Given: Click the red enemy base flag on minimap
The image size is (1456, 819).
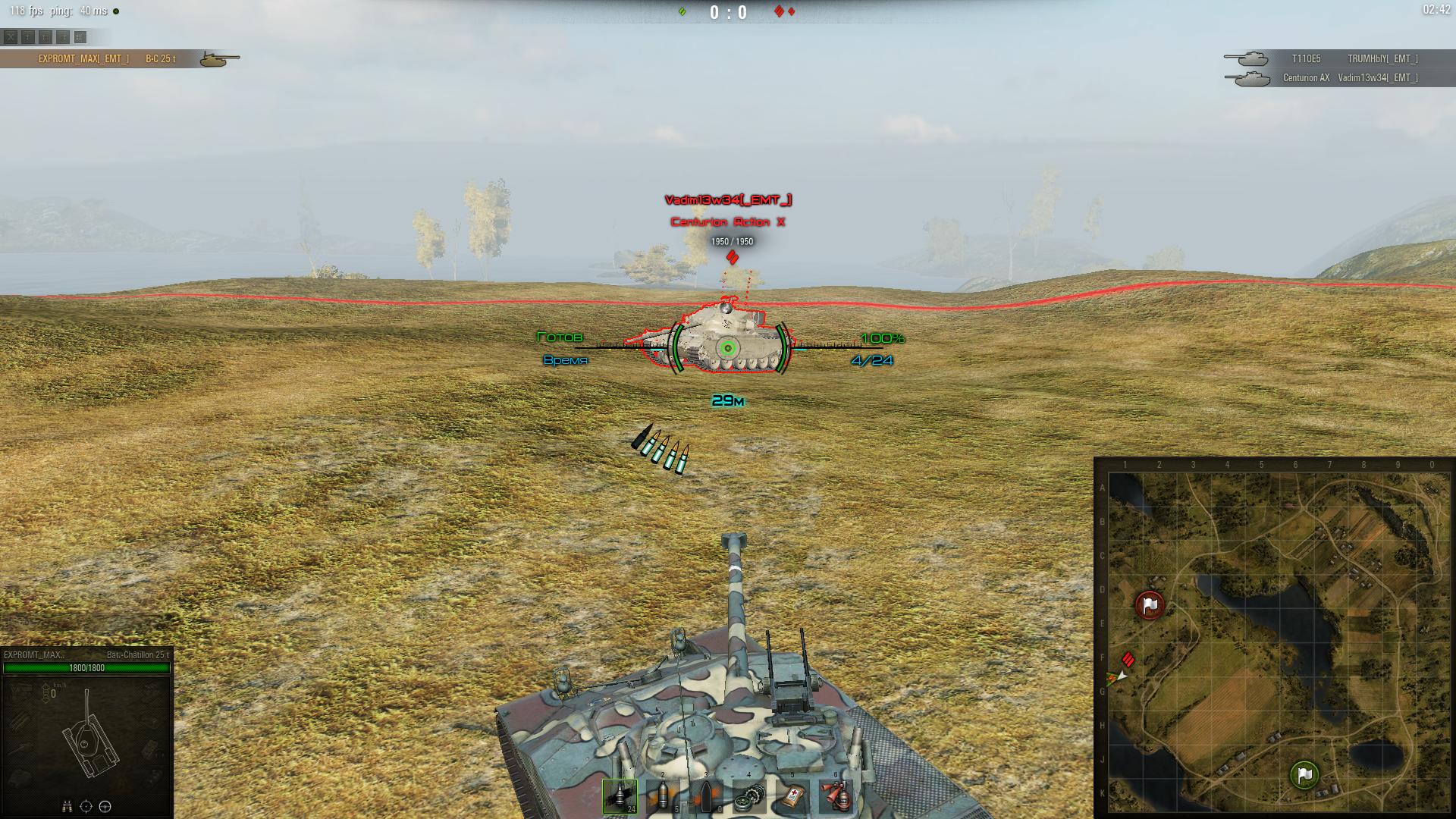Looking at the screenshot, I should pyautogui.click(x=1150, y=605).
